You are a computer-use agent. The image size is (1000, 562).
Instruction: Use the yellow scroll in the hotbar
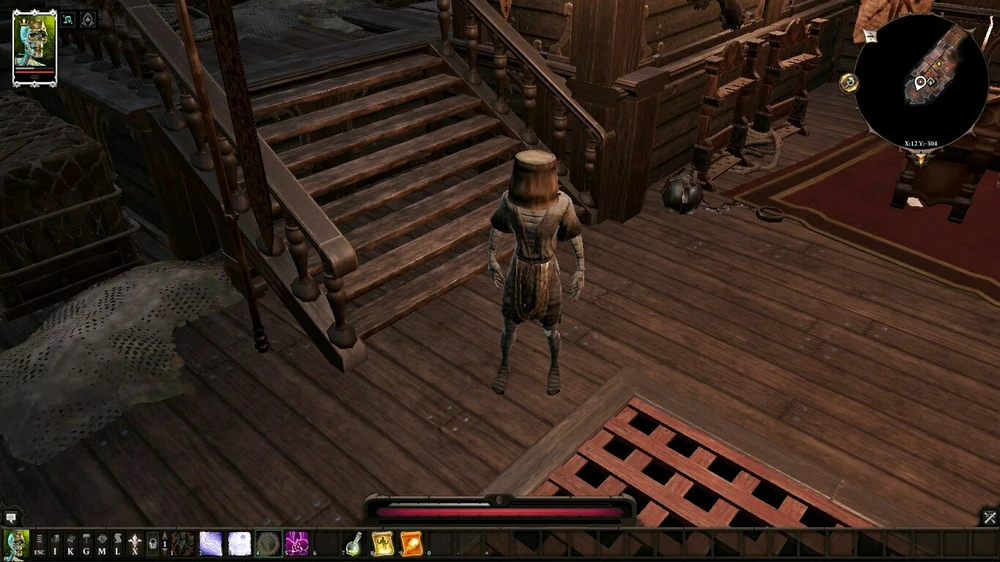pos(382,544)
